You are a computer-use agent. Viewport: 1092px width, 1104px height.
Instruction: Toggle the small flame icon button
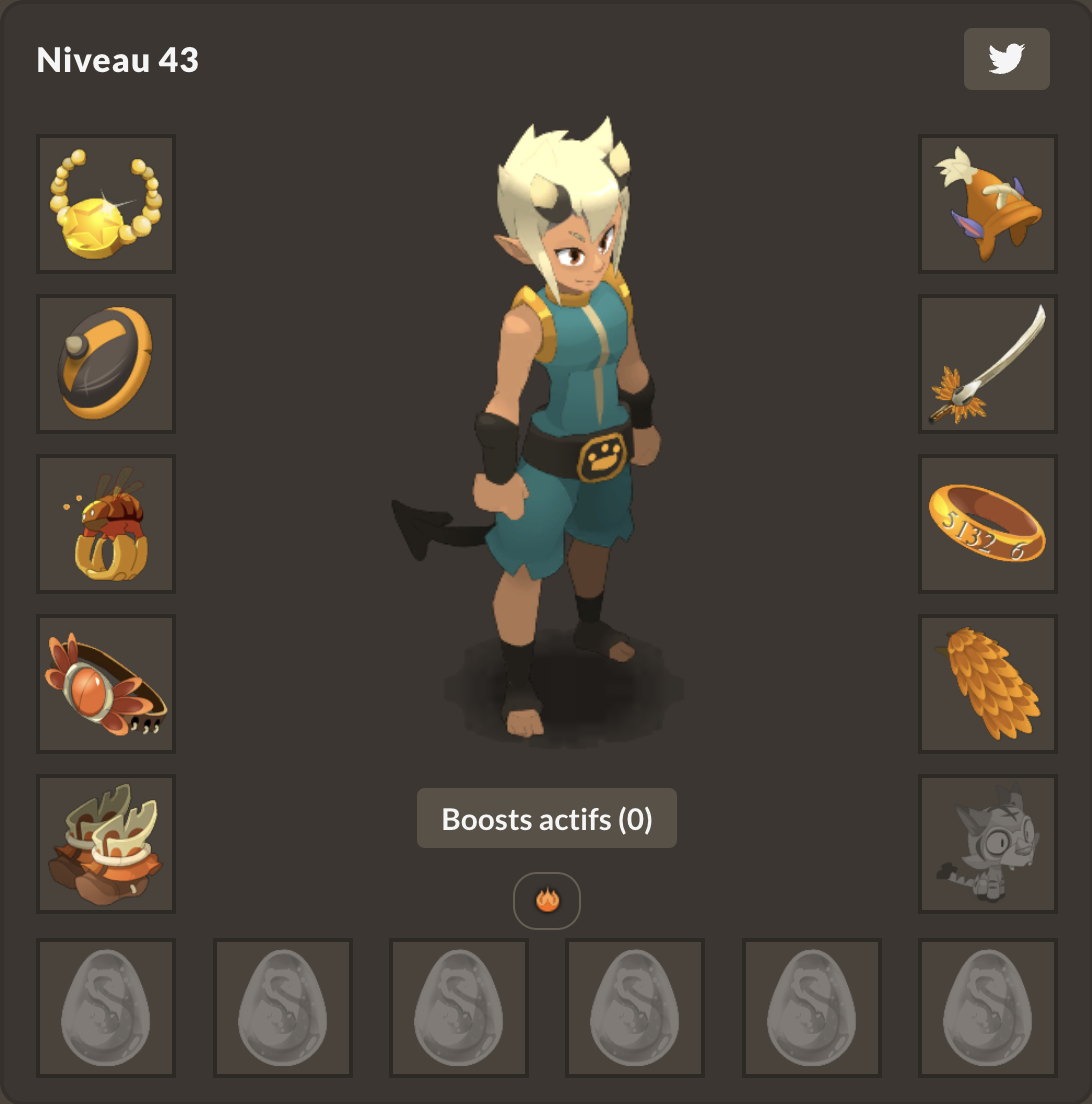[547, 901]
